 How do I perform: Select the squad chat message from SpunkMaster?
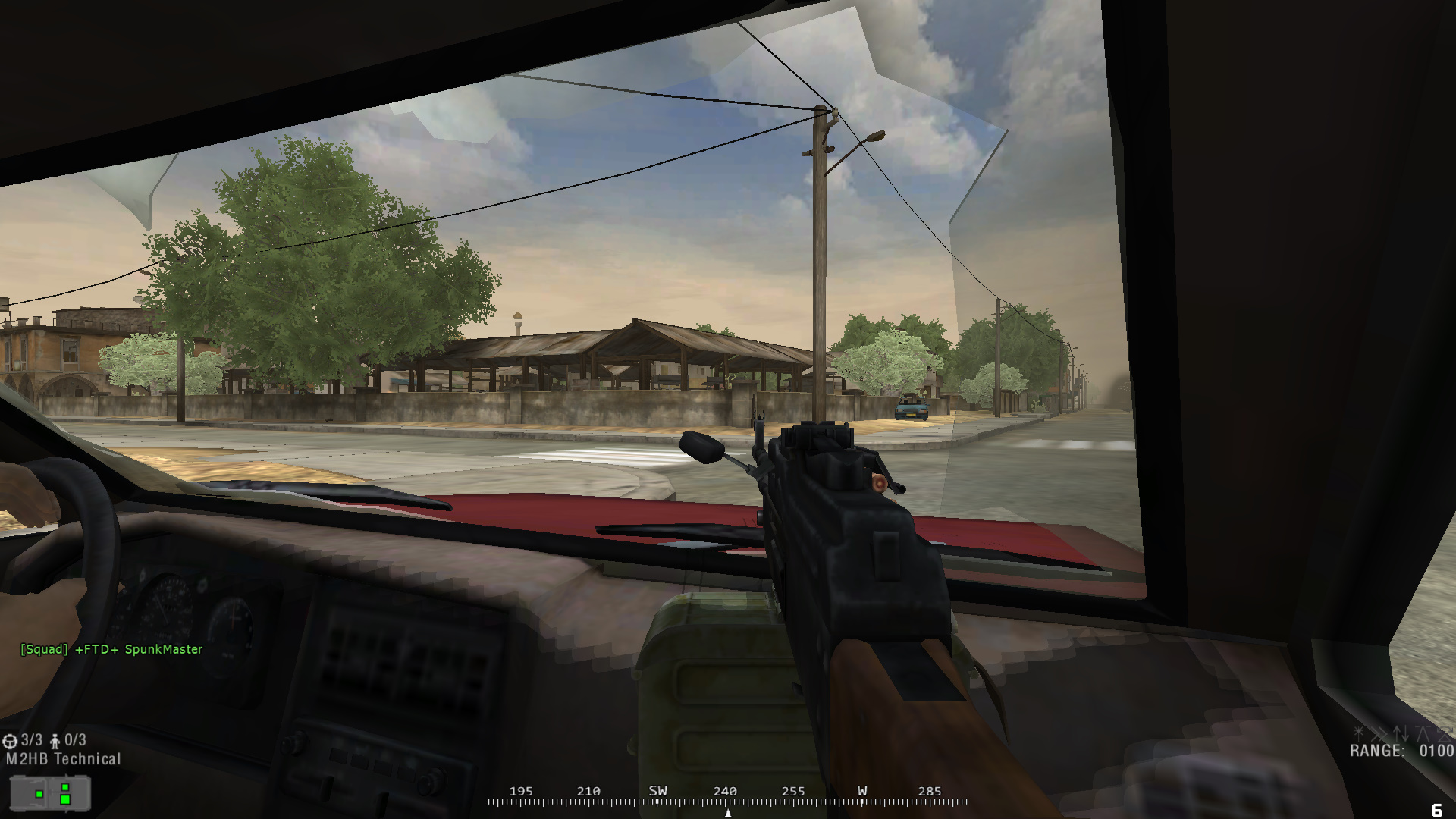[x=111, y=649]
